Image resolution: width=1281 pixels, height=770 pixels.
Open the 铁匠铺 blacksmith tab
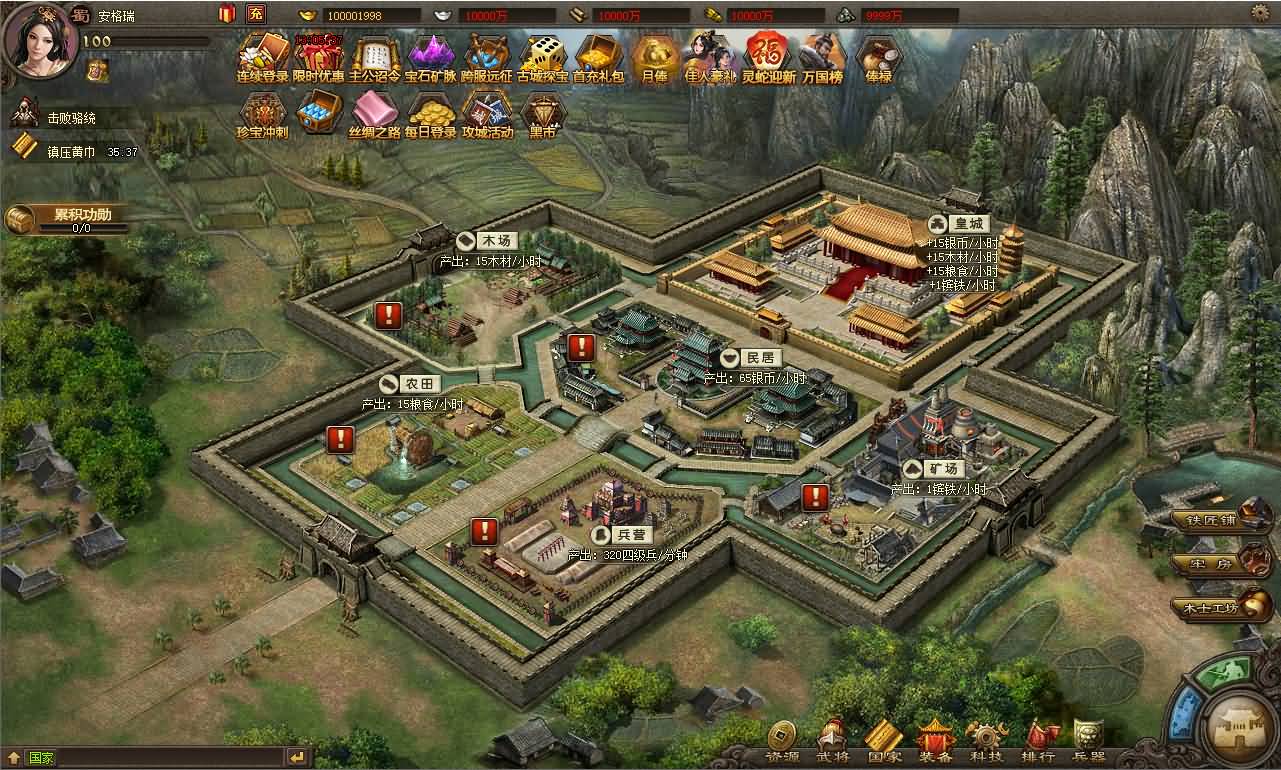coord(1213,519)
